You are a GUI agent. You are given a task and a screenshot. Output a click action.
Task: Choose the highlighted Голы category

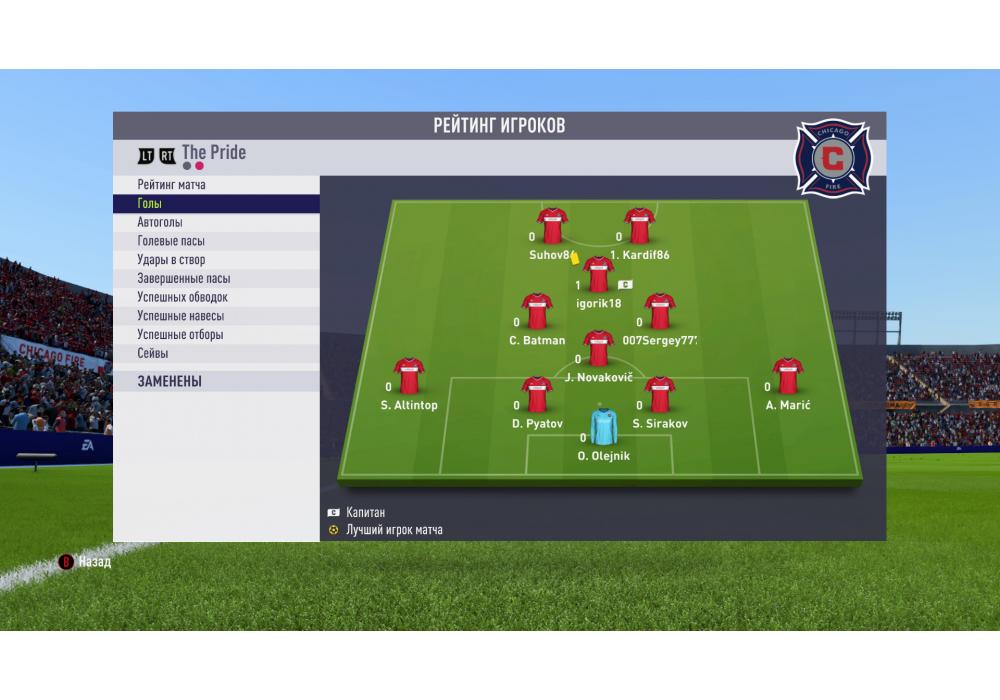tap(216, 204)
